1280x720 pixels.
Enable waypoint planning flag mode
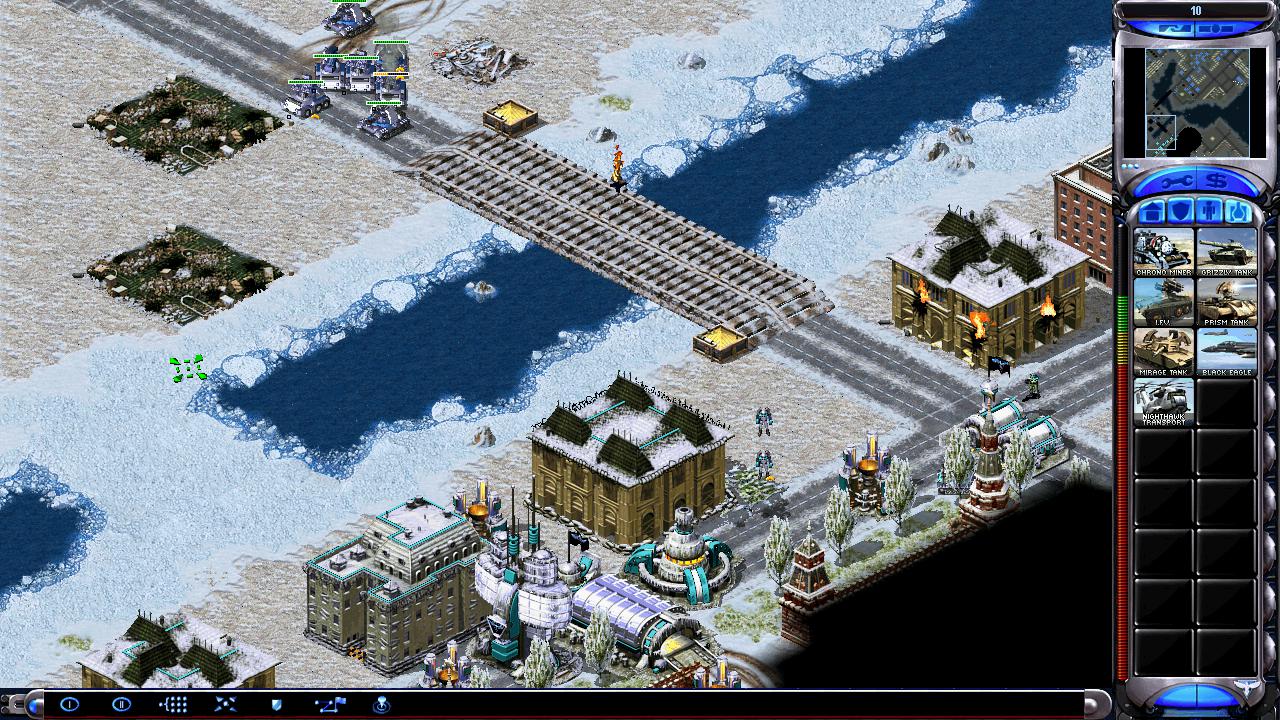(x=330, y=705)
